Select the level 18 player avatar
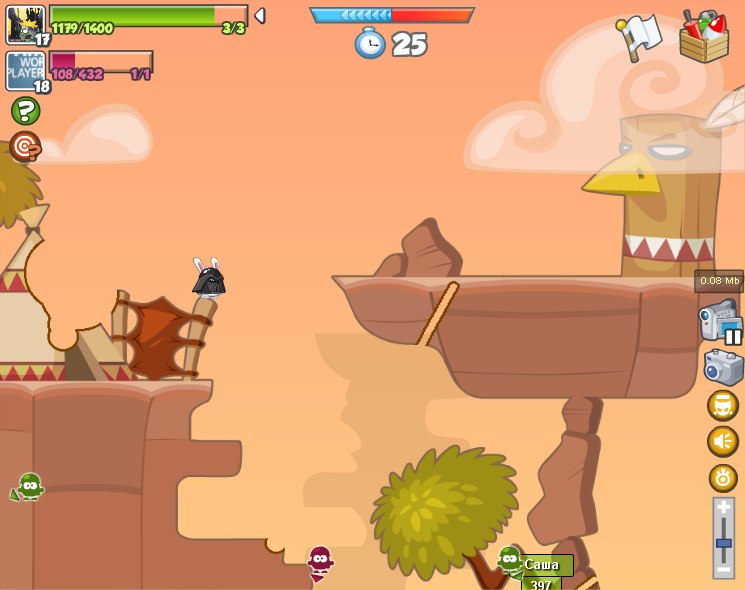 click(x=26, y=71)
